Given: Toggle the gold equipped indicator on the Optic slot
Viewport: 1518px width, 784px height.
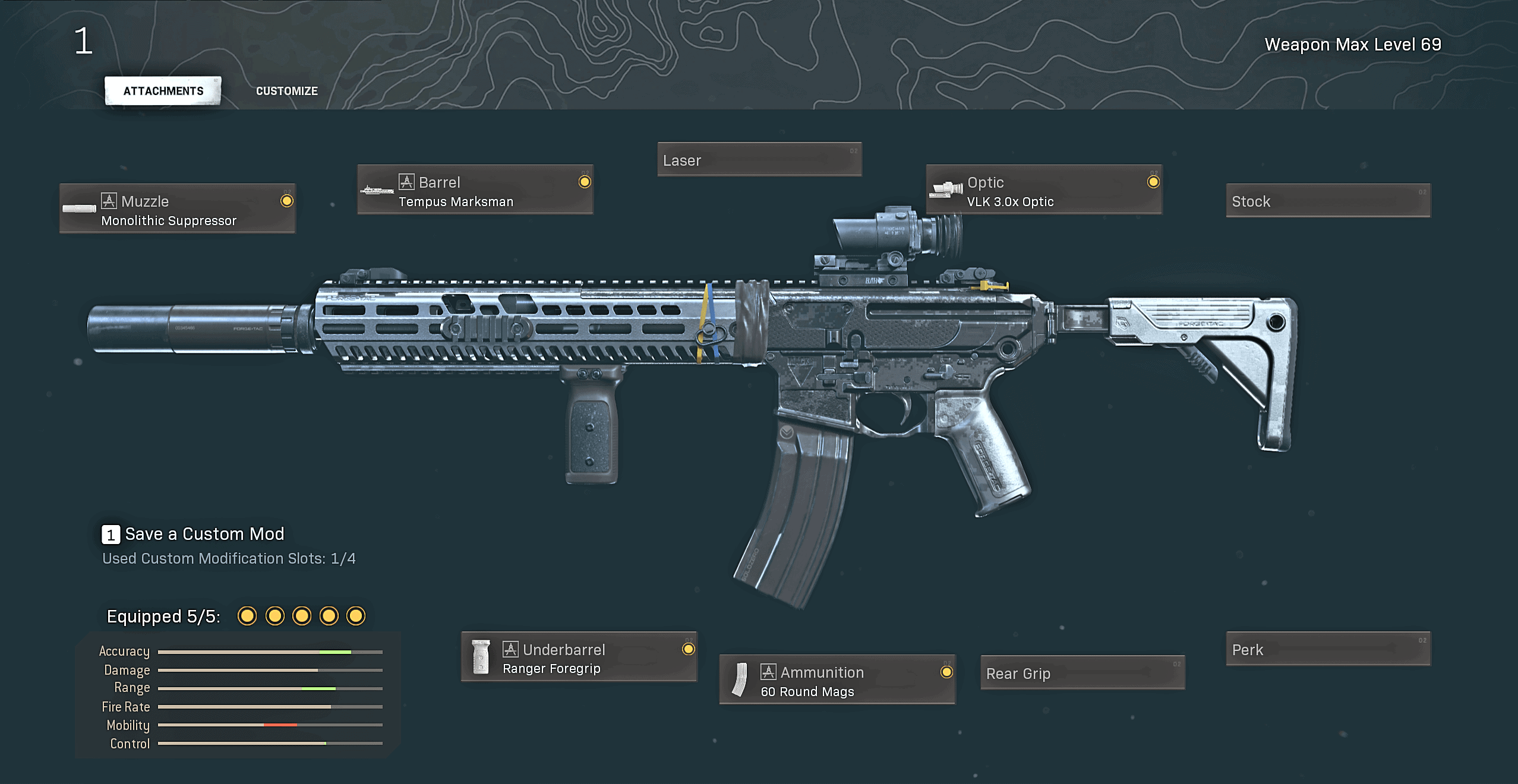Looking at the screenshot, I should coord(1154,184).
